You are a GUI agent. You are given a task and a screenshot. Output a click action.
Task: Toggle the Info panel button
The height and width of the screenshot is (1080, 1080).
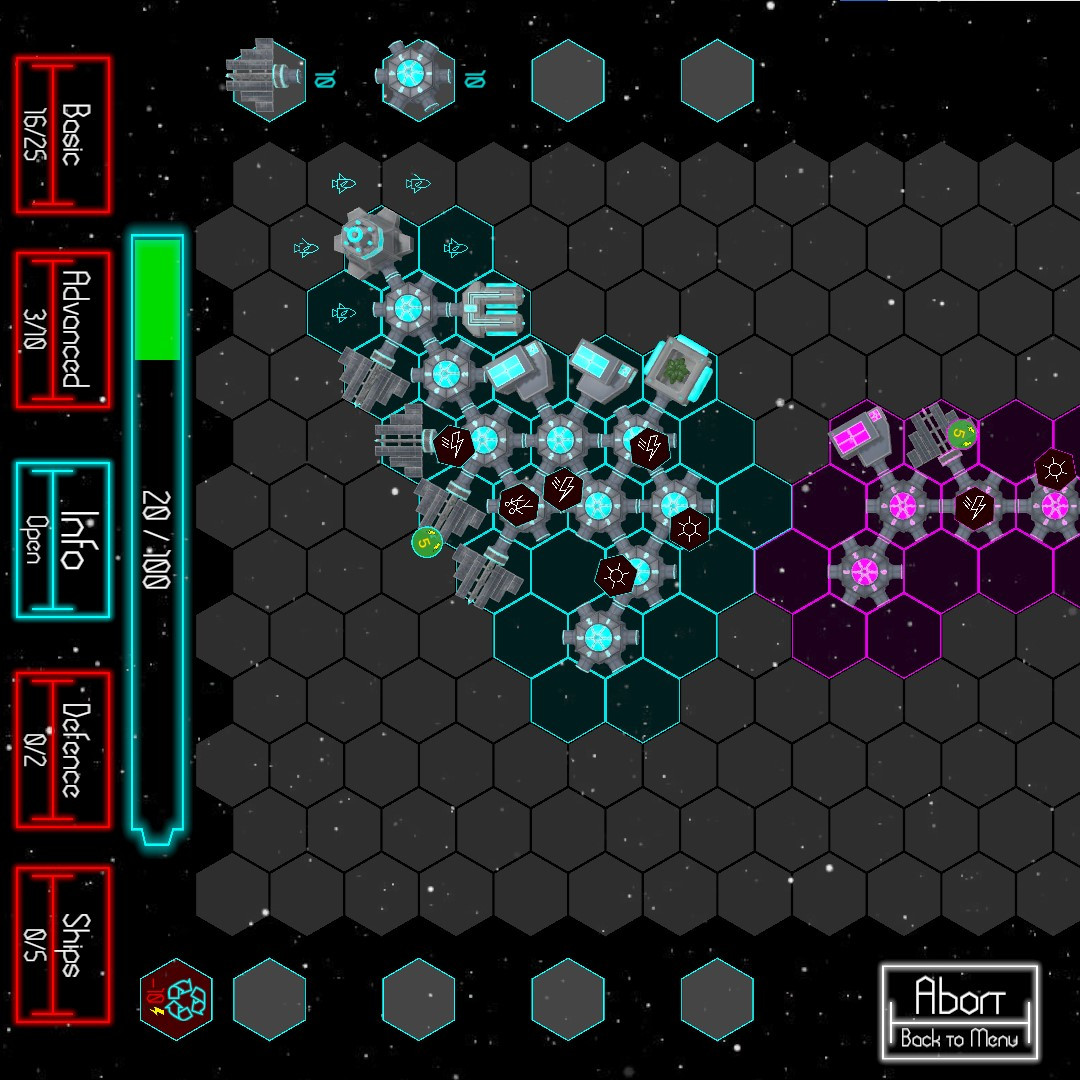pos(62,539)
